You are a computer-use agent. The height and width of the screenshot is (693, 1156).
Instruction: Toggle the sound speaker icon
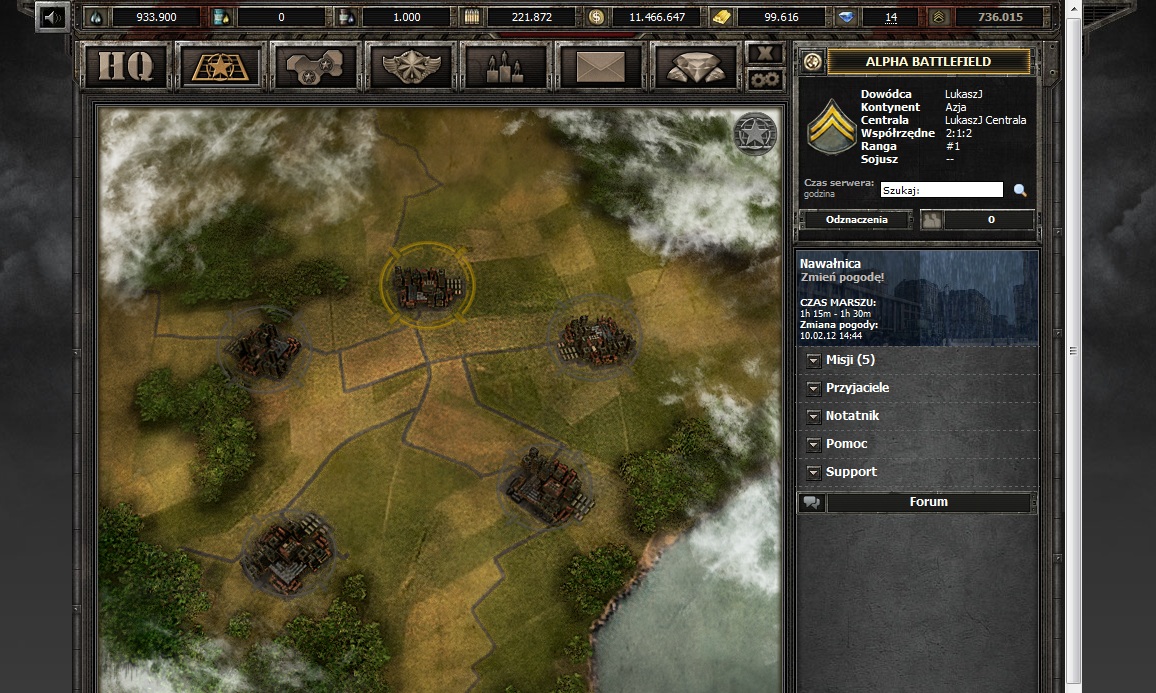(52, 16)
